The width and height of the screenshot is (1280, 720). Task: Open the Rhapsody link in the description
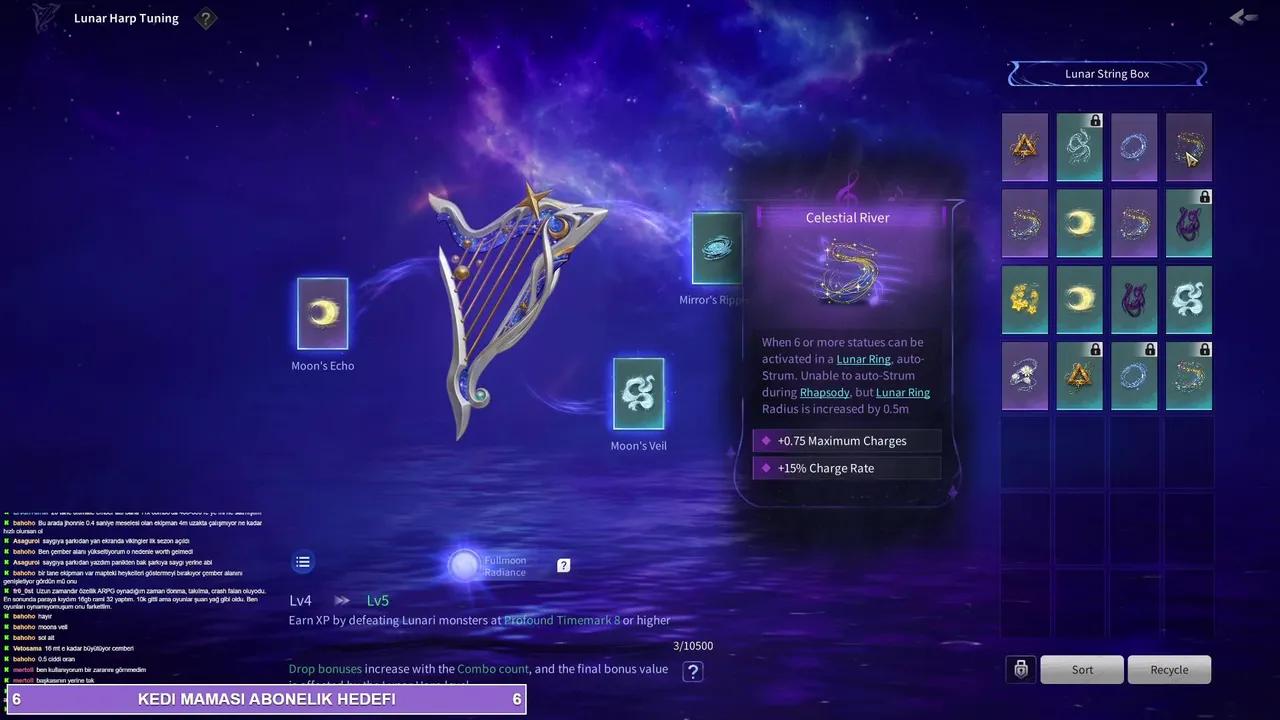[824, 392]
